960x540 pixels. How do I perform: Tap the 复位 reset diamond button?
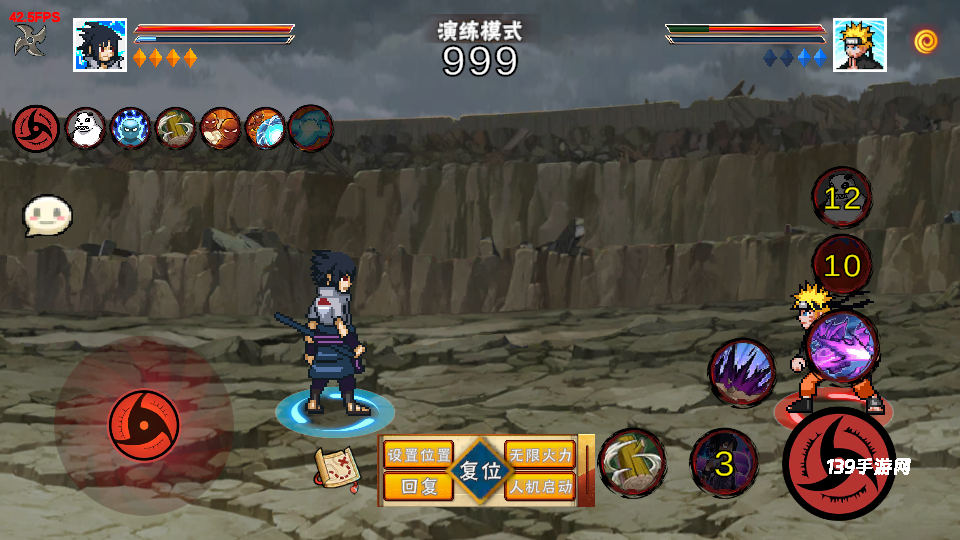tap(480, 470)
